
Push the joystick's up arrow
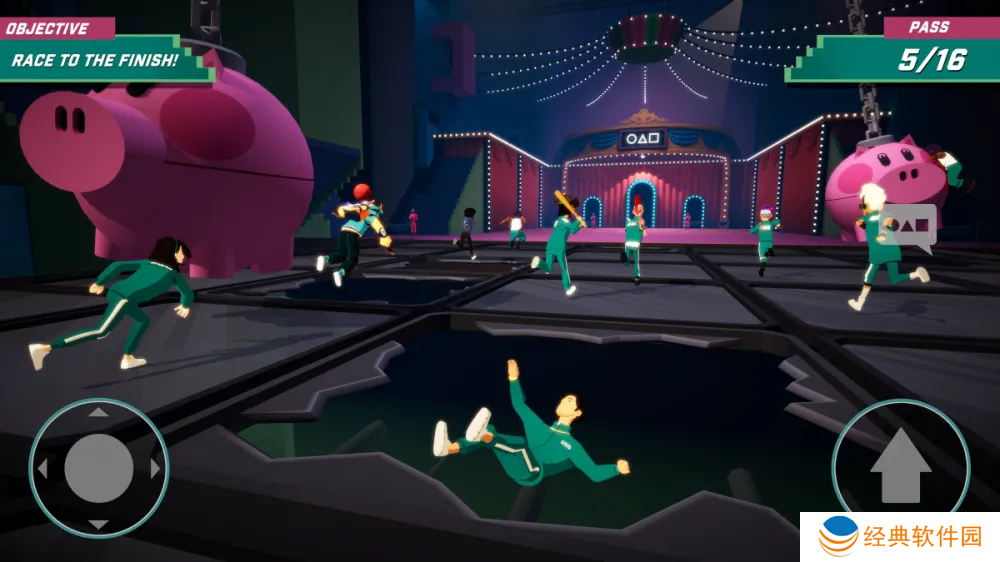pyautogui.click(x=98, y=411)
